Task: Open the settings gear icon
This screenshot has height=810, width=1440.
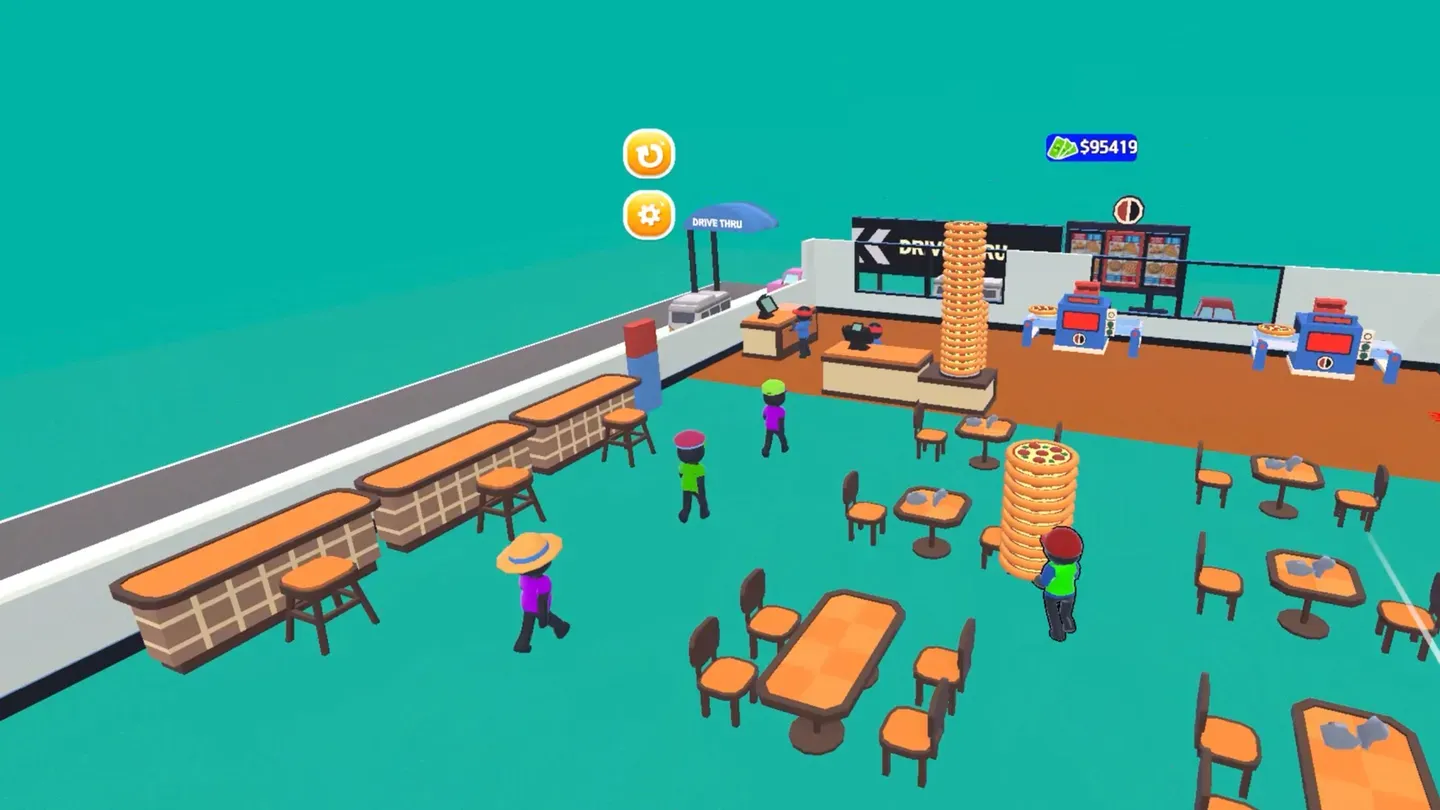Action: tap(647, 215)
